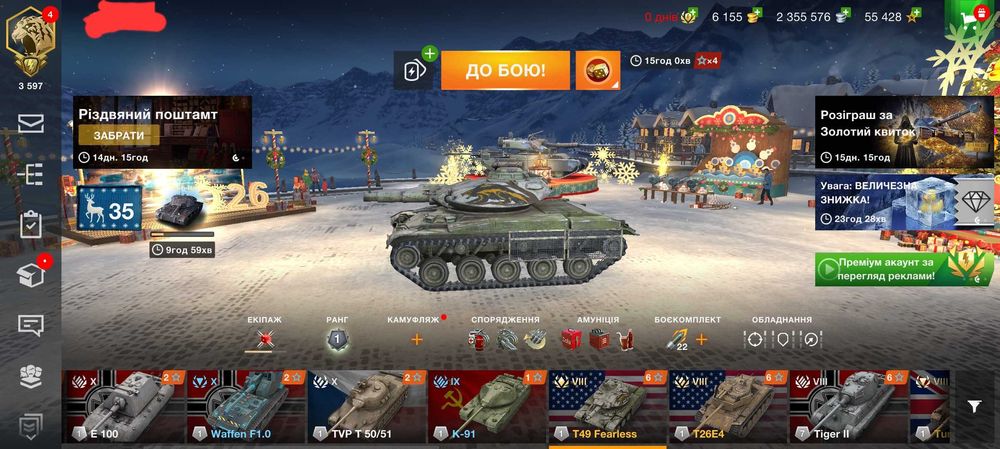Open the tank carousel filter

point(974,406)
